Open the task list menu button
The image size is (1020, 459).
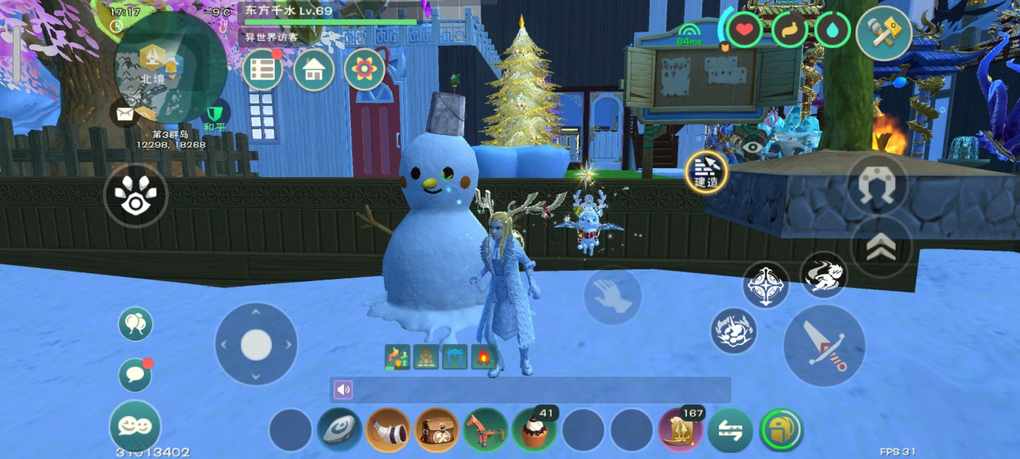[x=263, y=69]
